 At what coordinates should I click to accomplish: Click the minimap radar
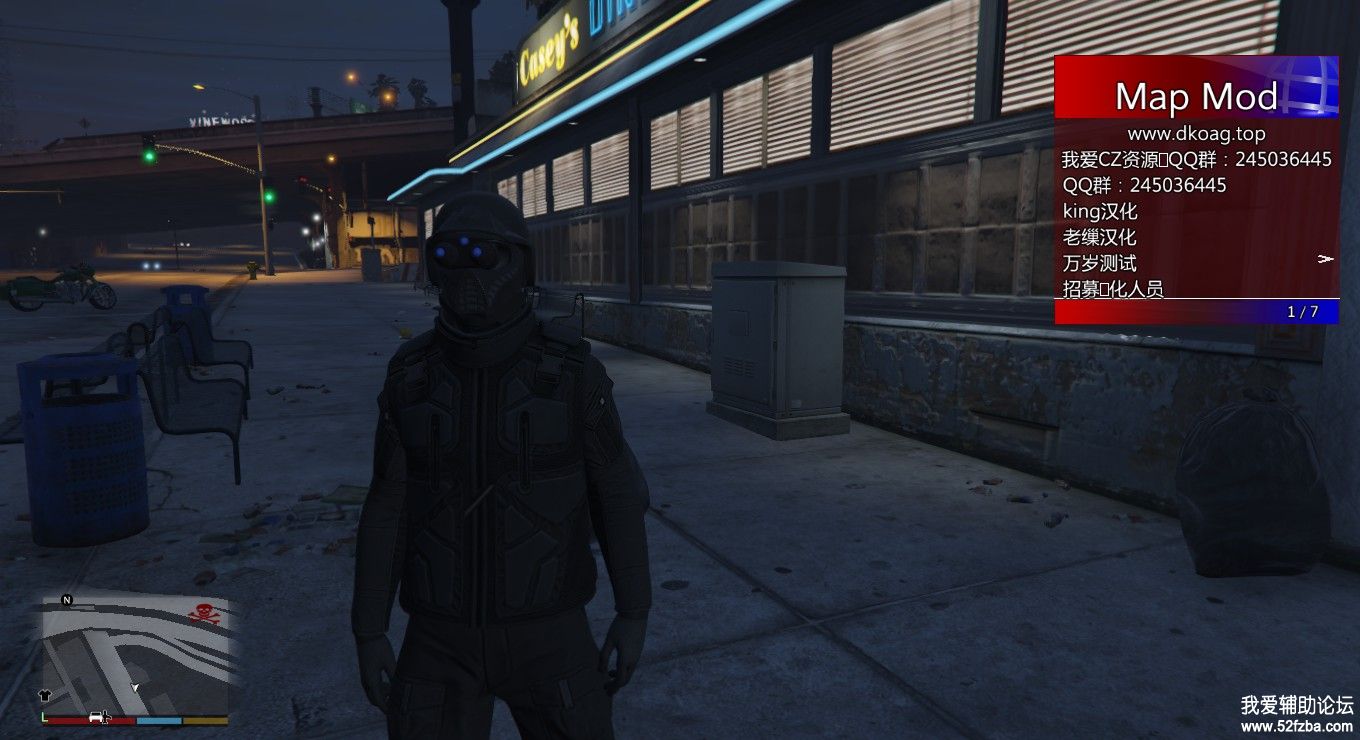point(134,655)
